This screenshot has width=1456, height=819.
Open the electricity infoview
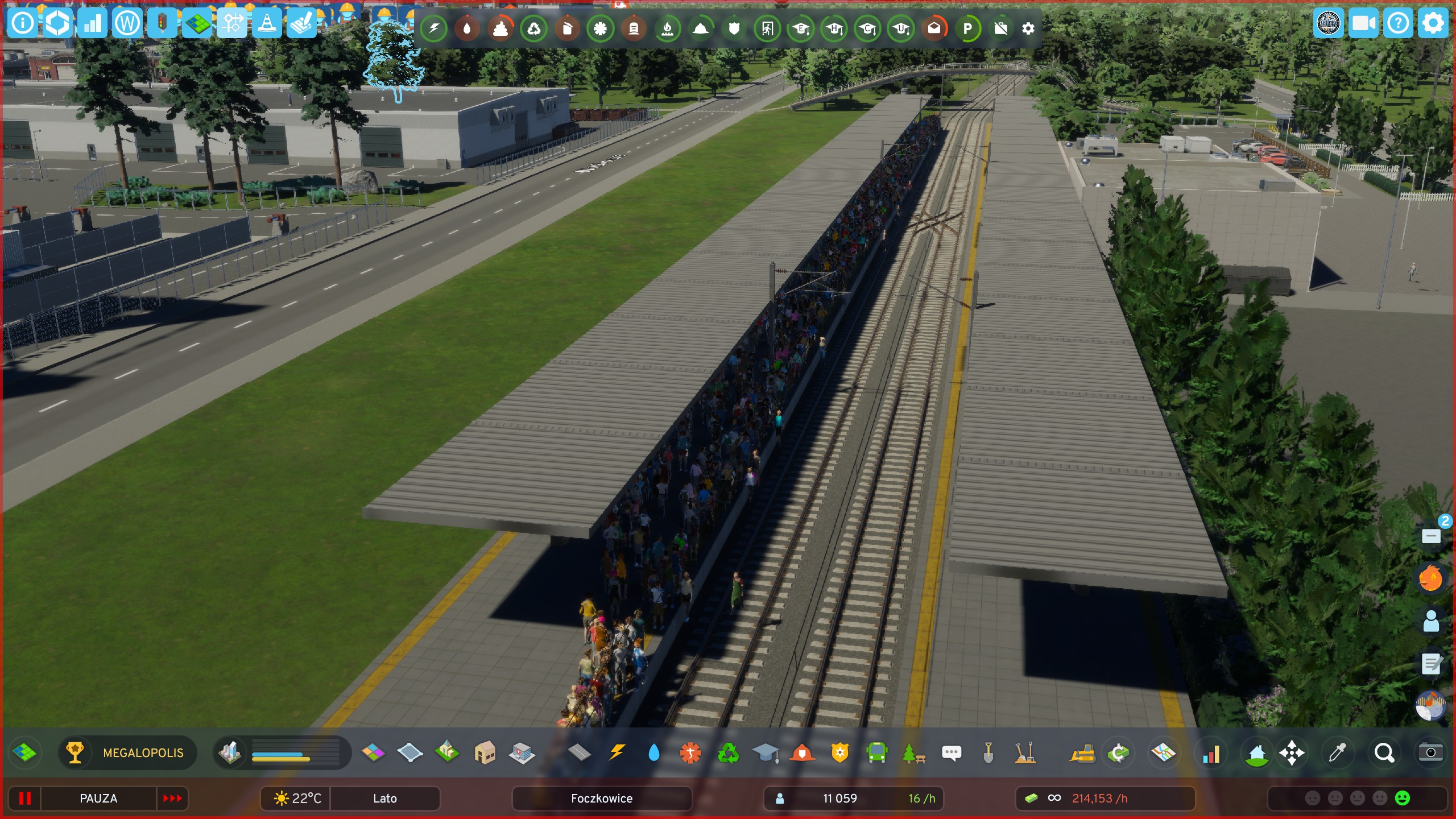[434, 28]
